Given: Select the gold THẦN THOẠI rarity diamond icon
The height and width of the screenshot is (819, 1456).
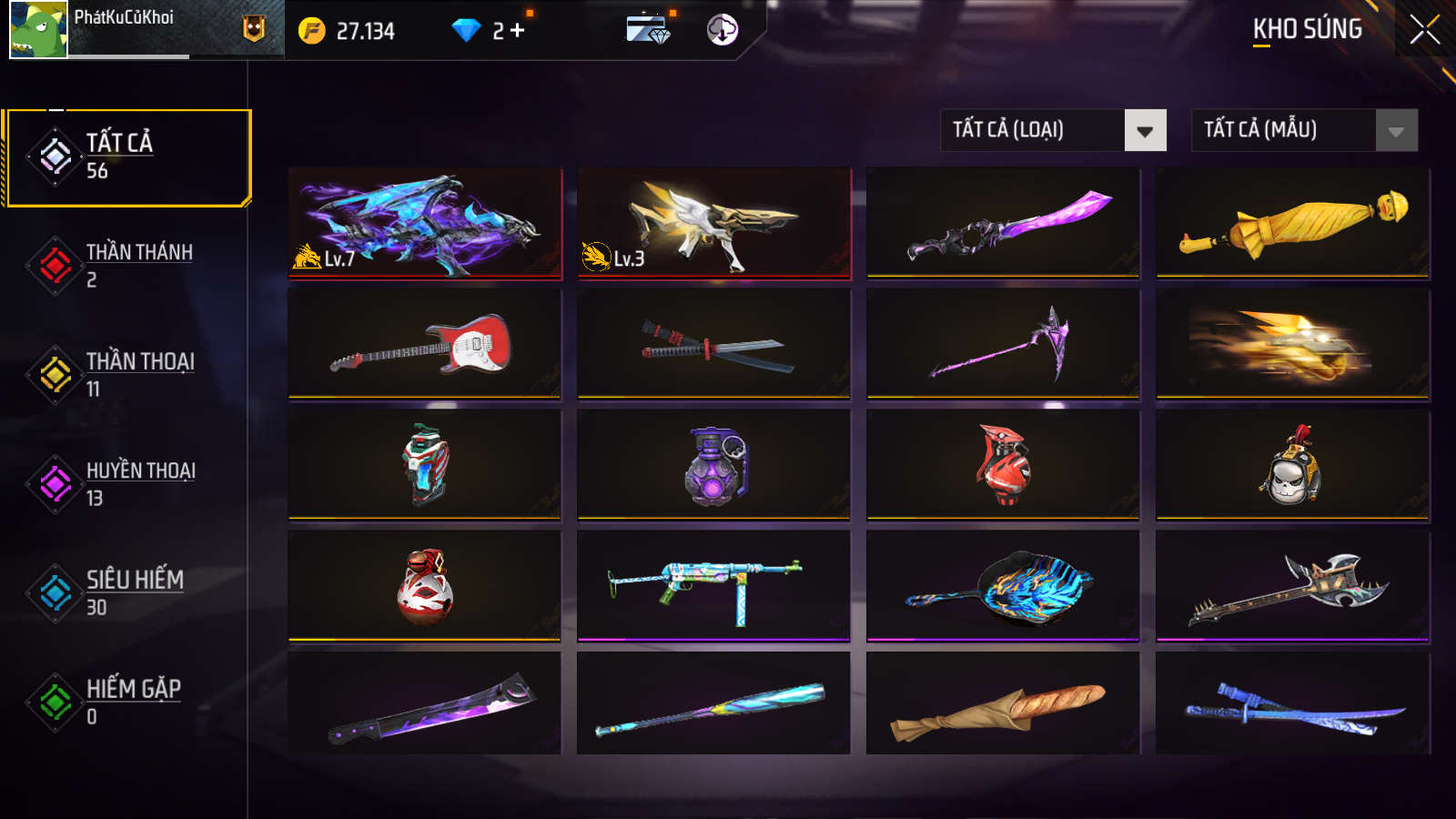Looking at the screenshot, I should point(55,373).
